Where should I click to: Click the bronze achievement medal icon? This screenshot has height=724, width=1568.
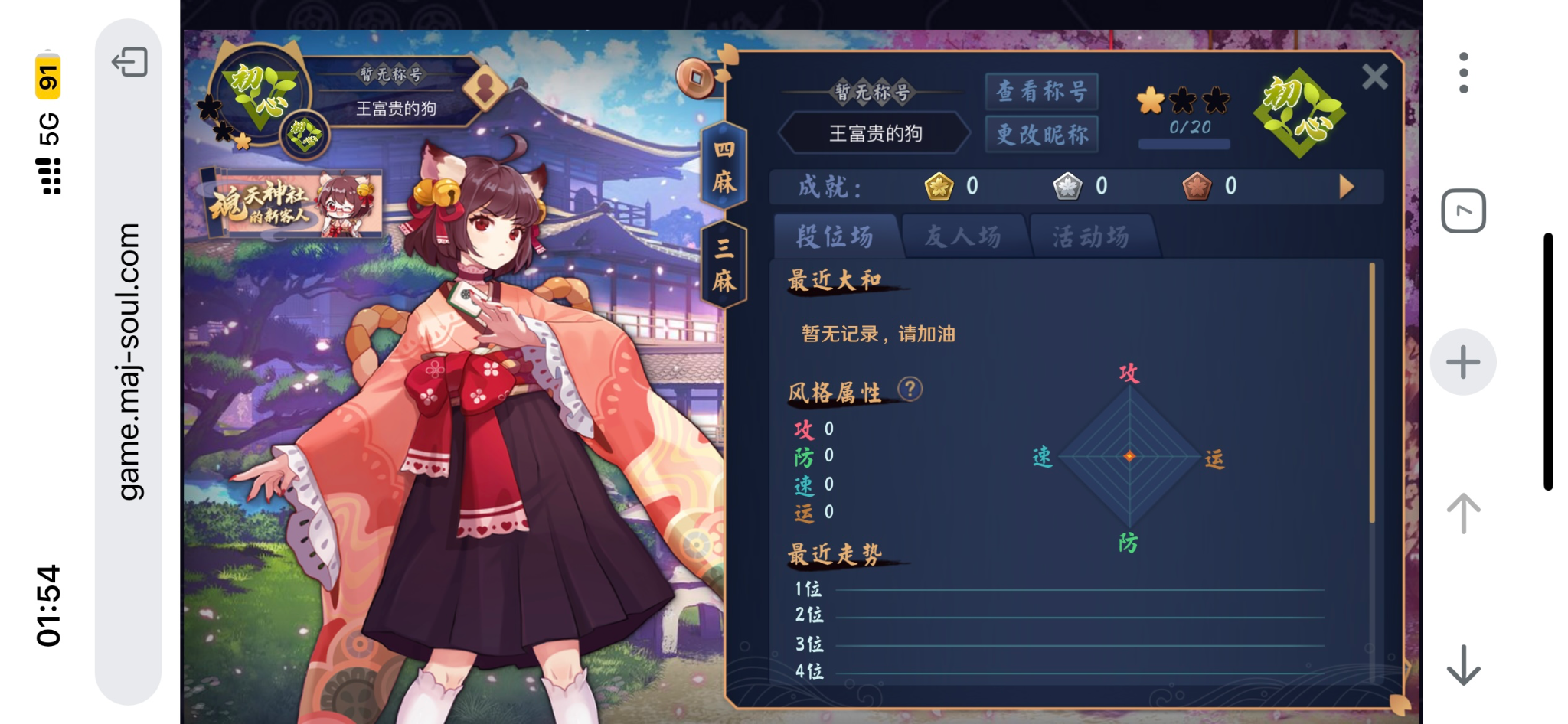click(x=1197, y=186)
